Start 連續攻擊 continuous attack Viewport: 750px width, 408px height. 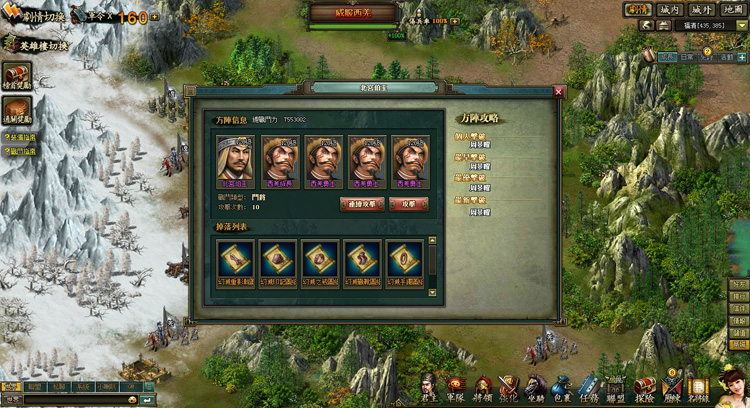point(362,204)
